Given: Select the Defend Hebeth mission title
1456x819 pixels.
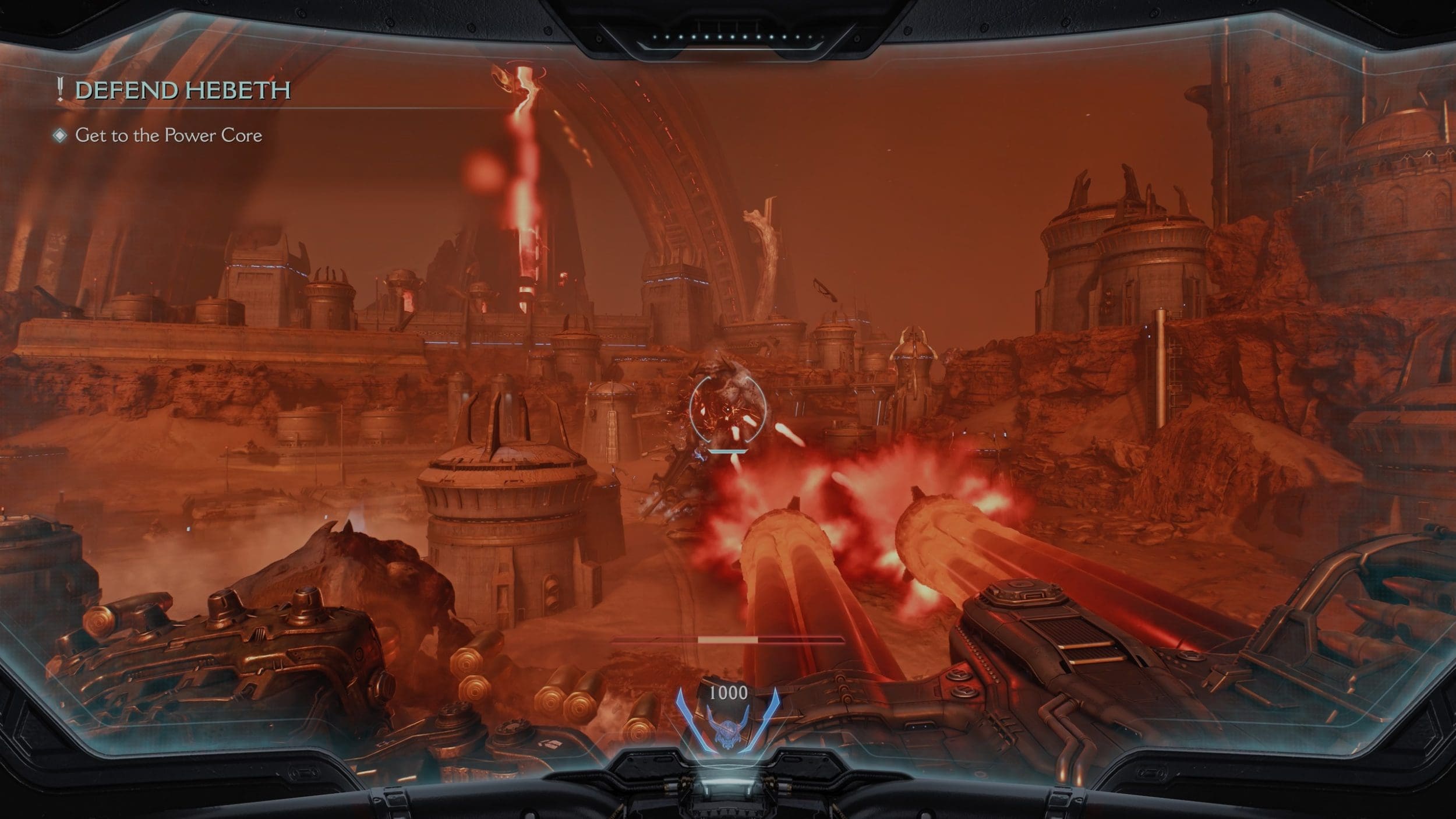Looking at the screenshot, I should pyautogui.click(x=182, y=90).
